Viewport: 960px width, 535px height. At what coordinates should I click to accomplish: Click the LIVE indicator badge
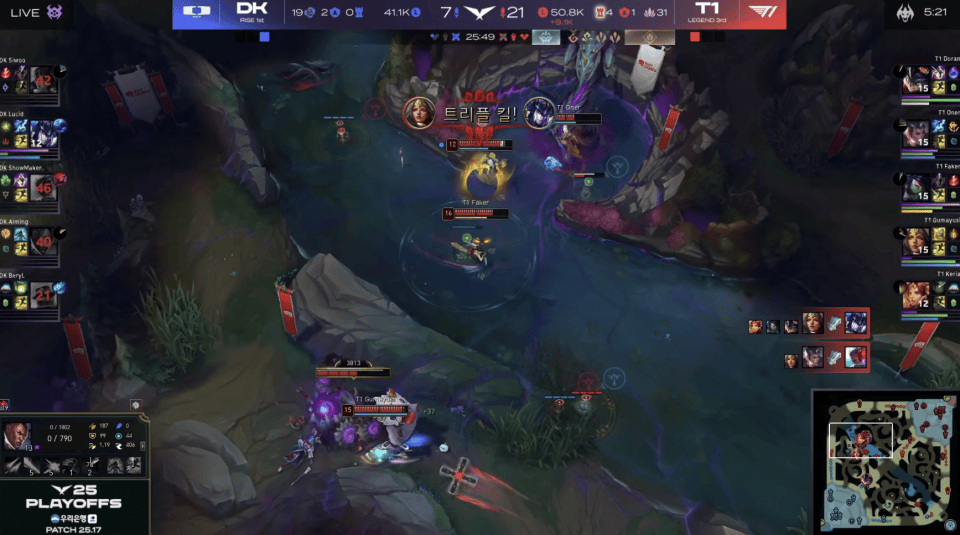[x=22, y=11]
